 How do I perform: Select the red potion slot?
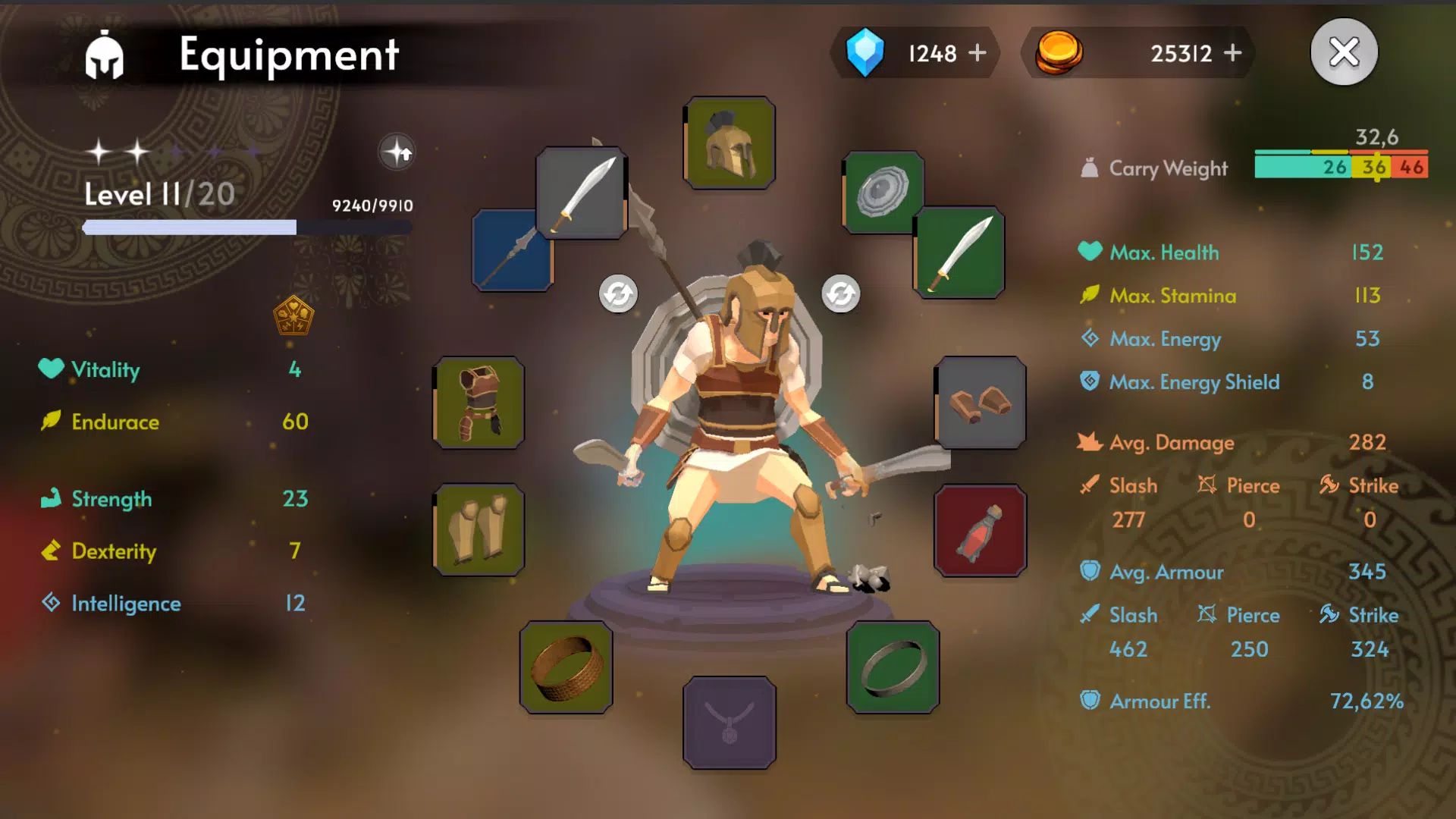coord(981,529)
